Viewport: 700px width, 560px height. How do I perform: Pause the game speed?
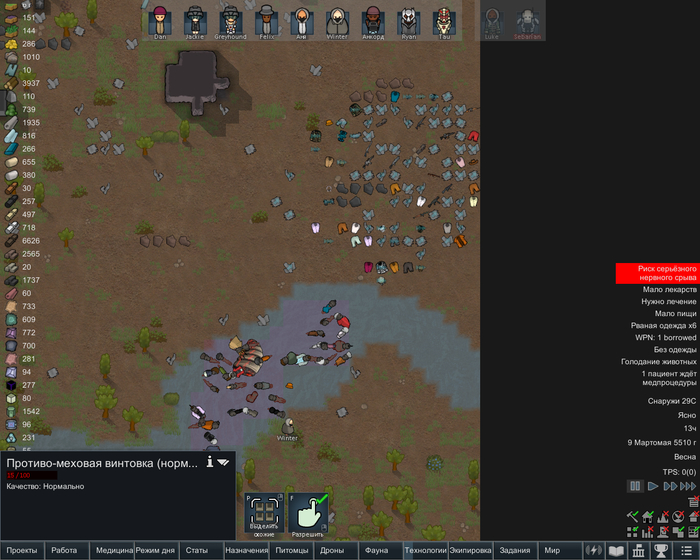634,486
